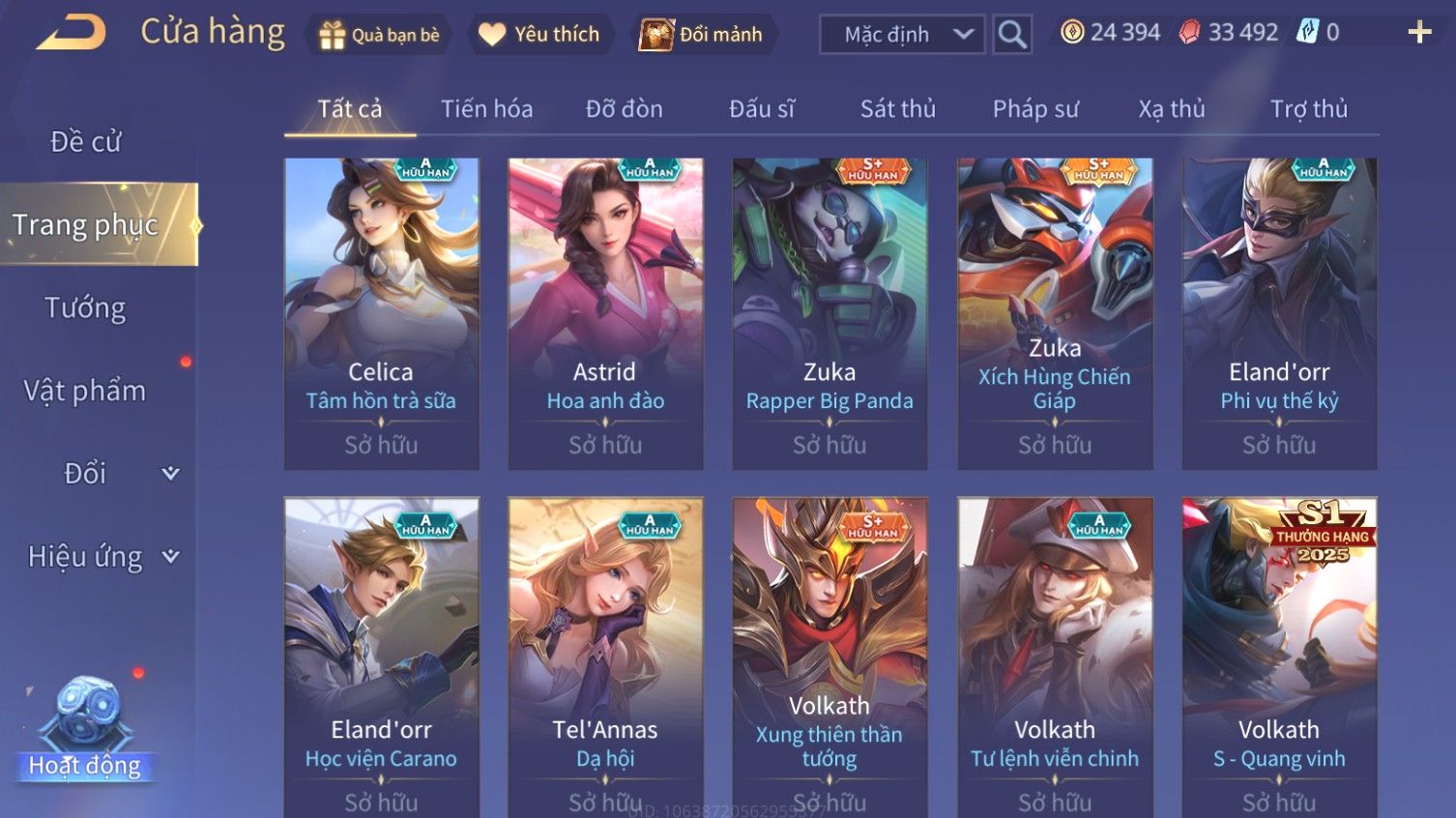Open the Tướng heroes section
The image size is (1456, 818).
[x=85, y=308]
